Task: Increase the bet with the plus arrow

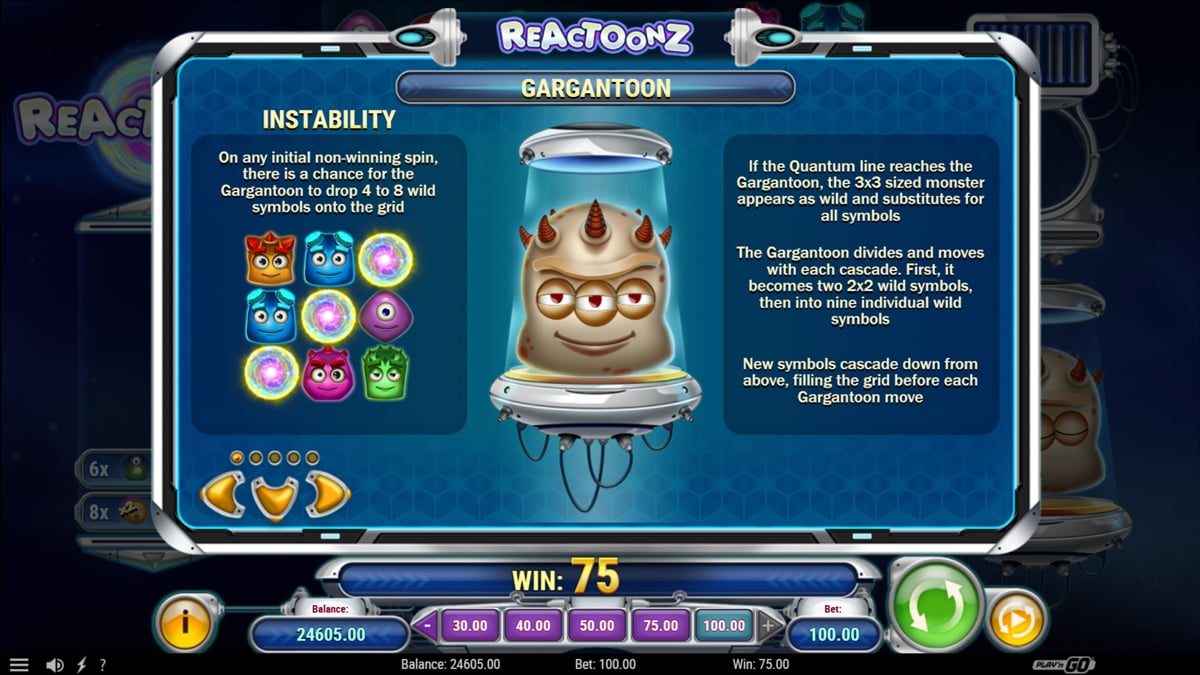Action: click(768, 627)
